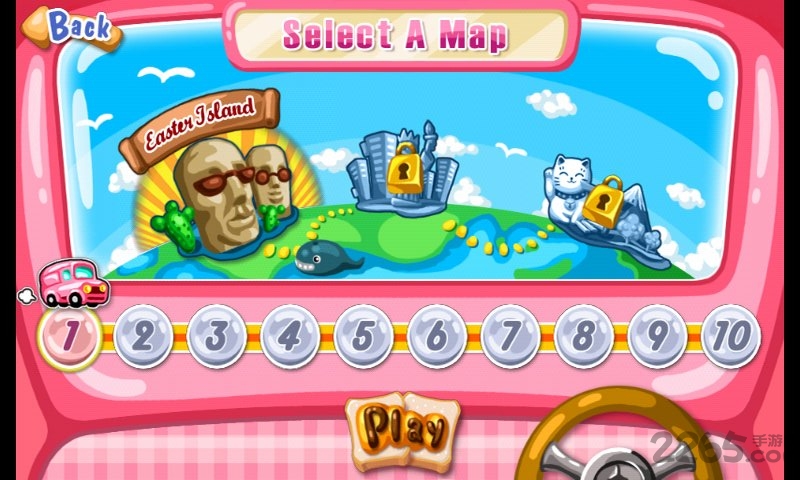Select level 1 bubble
This screenshot has height=480, width=800.
point(69,336)
